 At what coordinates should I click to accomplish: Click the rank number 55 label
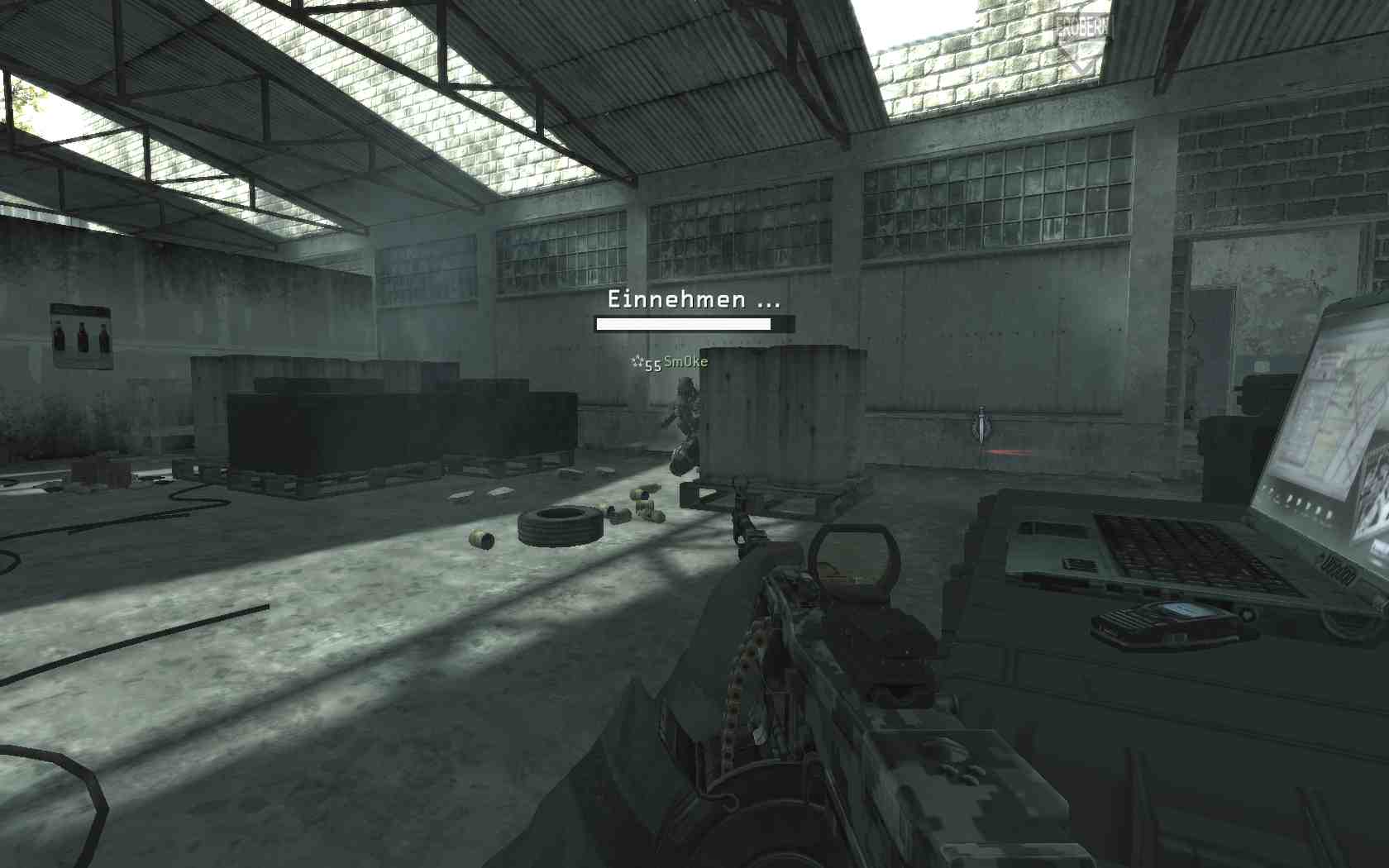(652, 363)
